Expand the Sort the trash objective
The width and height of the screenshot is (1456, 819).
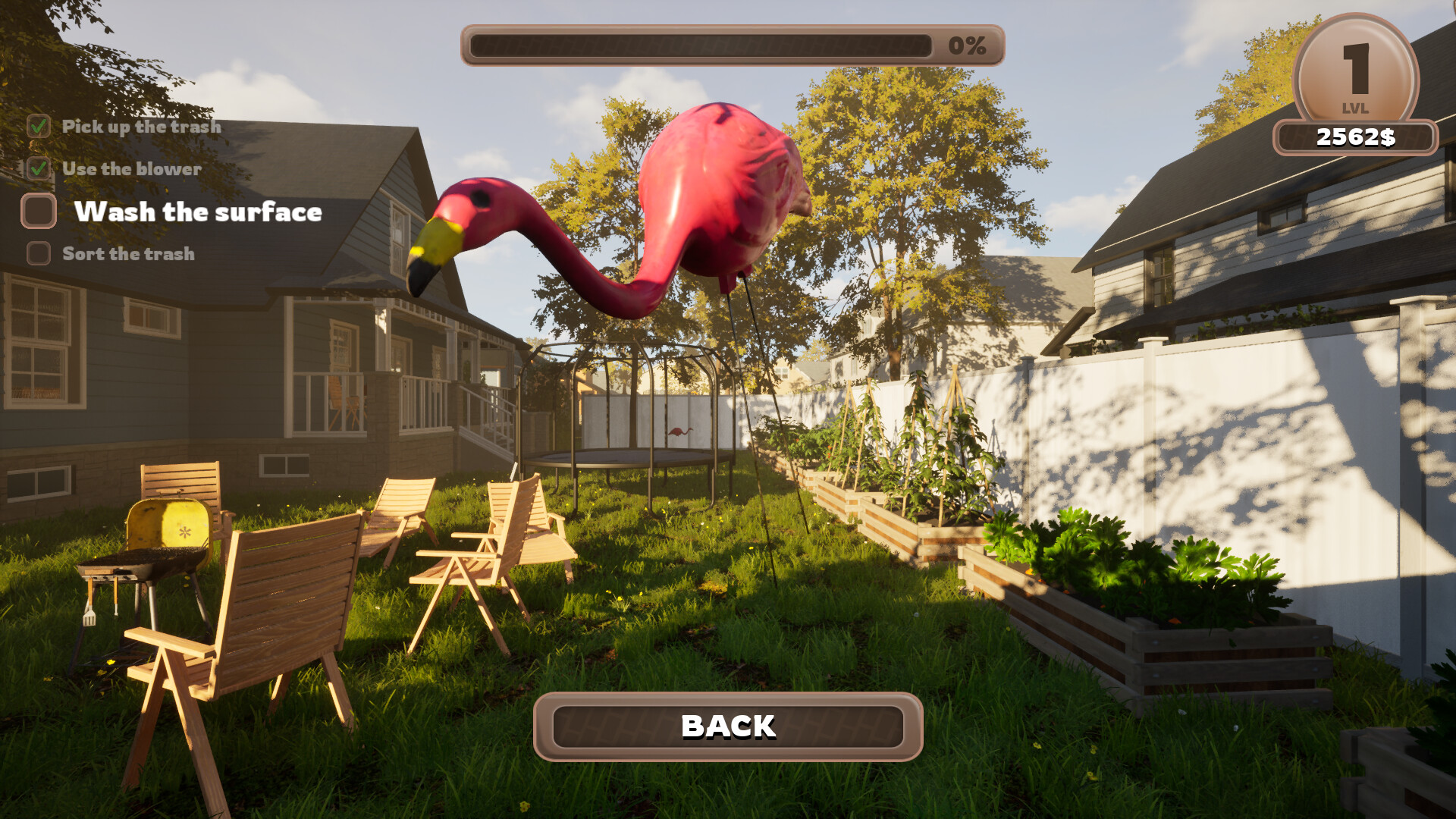tap(129, 254)
